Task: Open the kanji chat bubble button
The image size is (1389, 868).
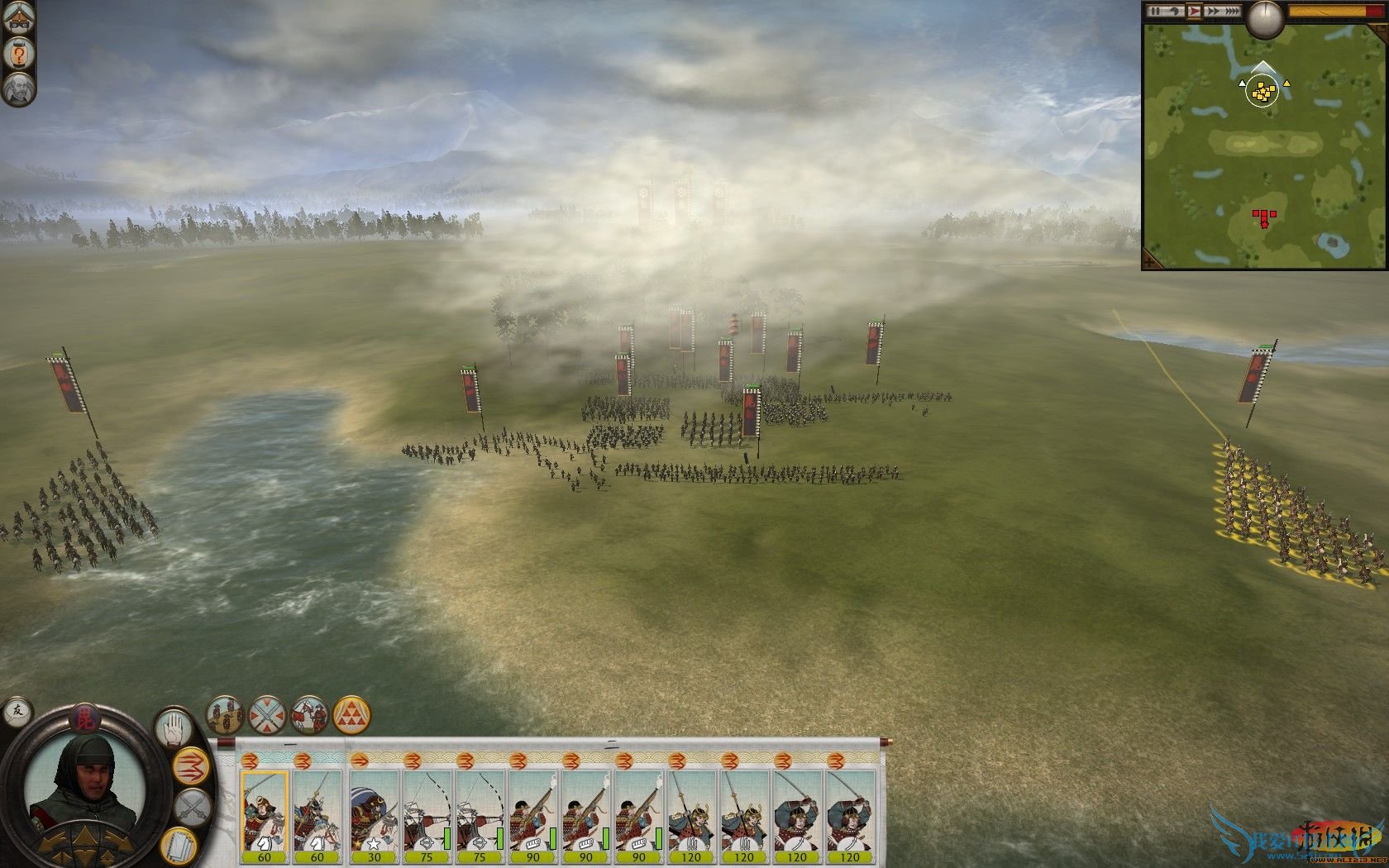Action: tap(17, 709)
